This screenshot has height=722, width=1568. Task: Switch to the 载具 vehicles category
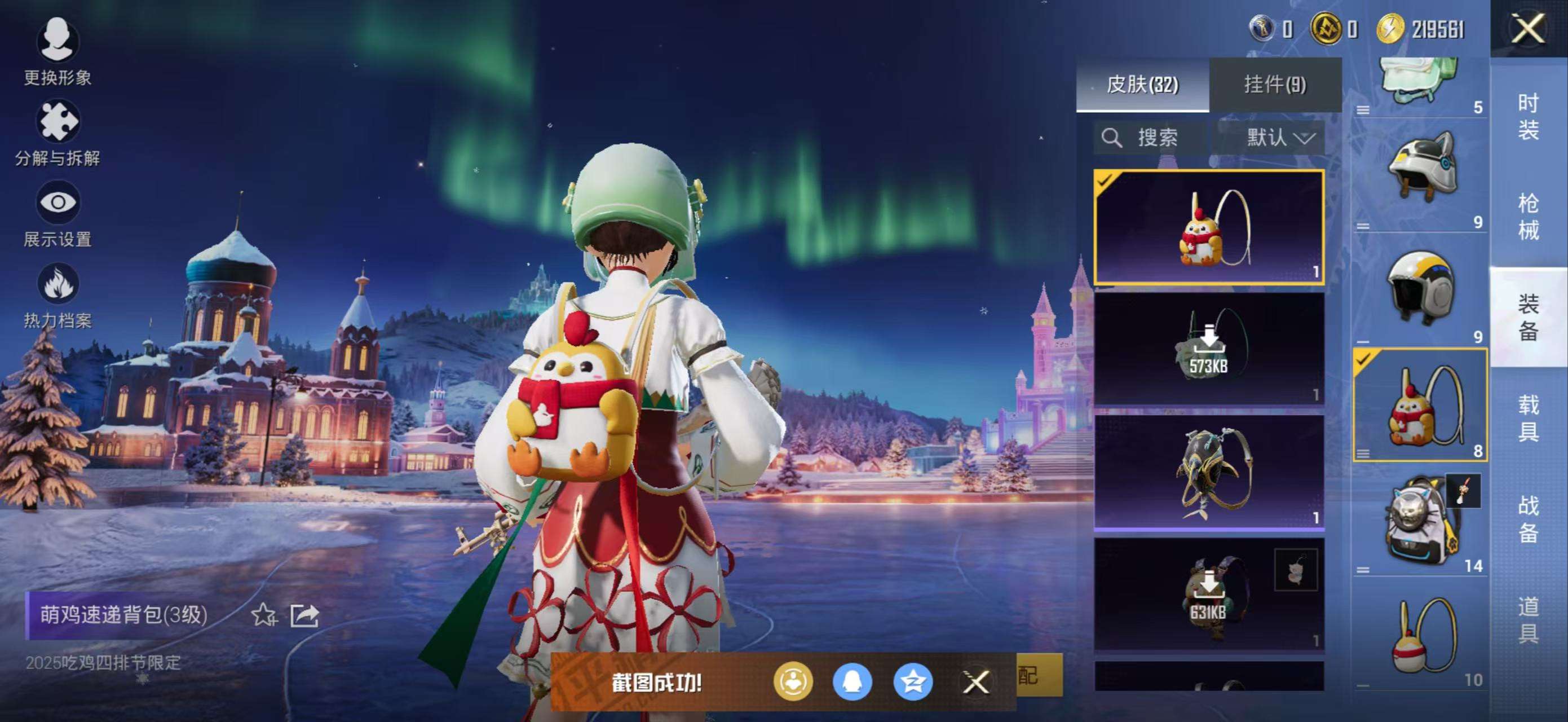click(1528, 418)
